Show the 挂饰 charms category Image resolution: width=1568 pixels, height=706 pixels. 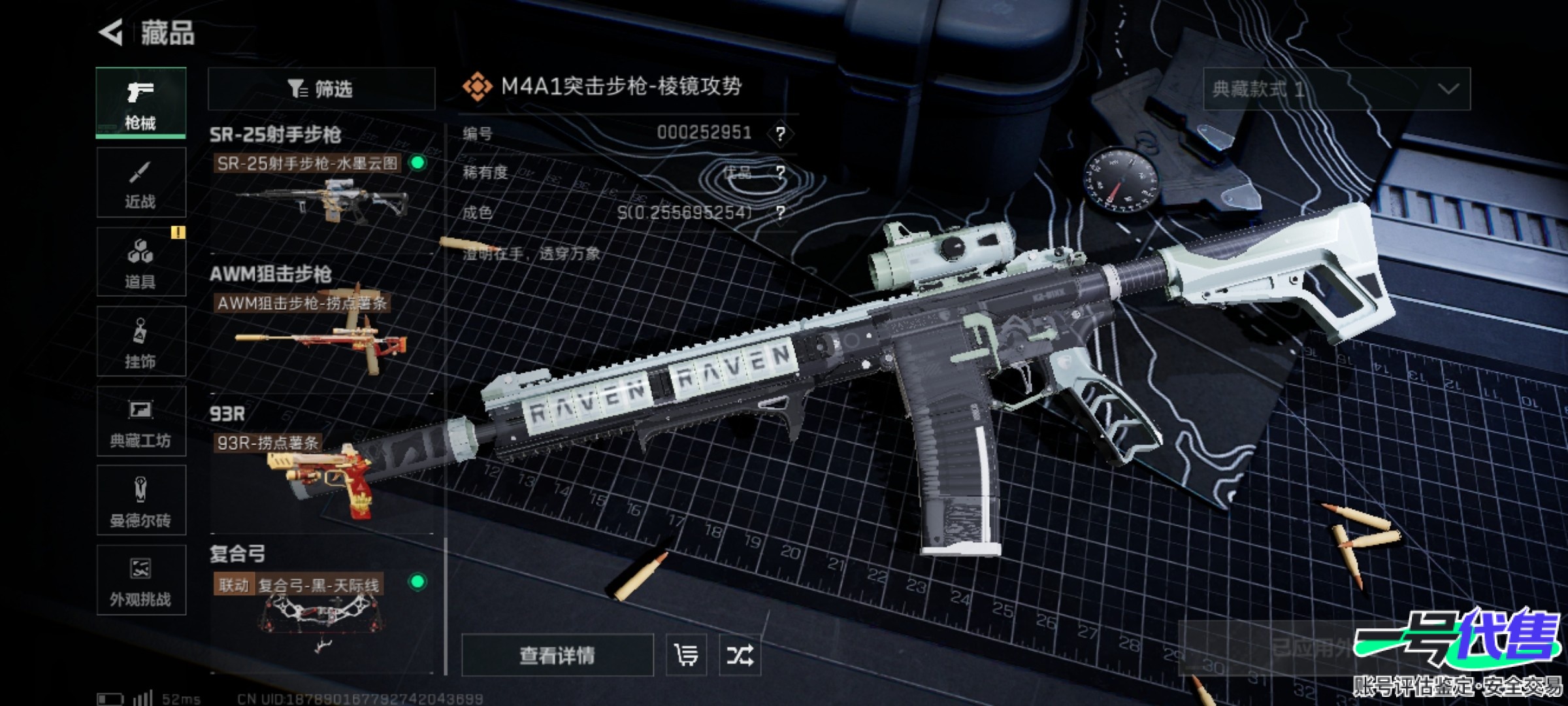pos(140,342)
